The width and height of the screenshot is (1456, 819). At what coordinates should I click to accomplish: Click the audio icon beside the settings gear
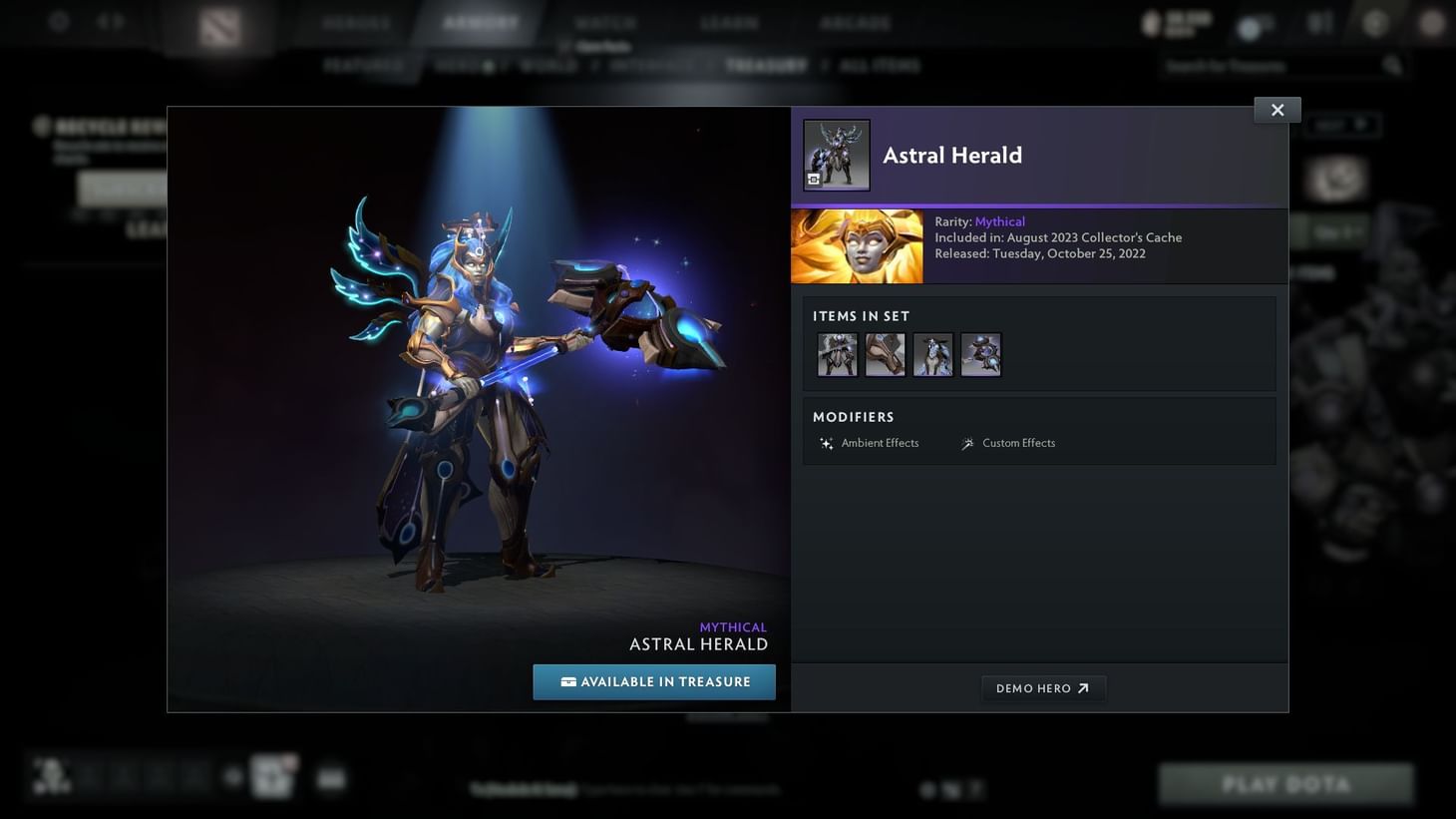pyautogui.click(x=110, y=20)
